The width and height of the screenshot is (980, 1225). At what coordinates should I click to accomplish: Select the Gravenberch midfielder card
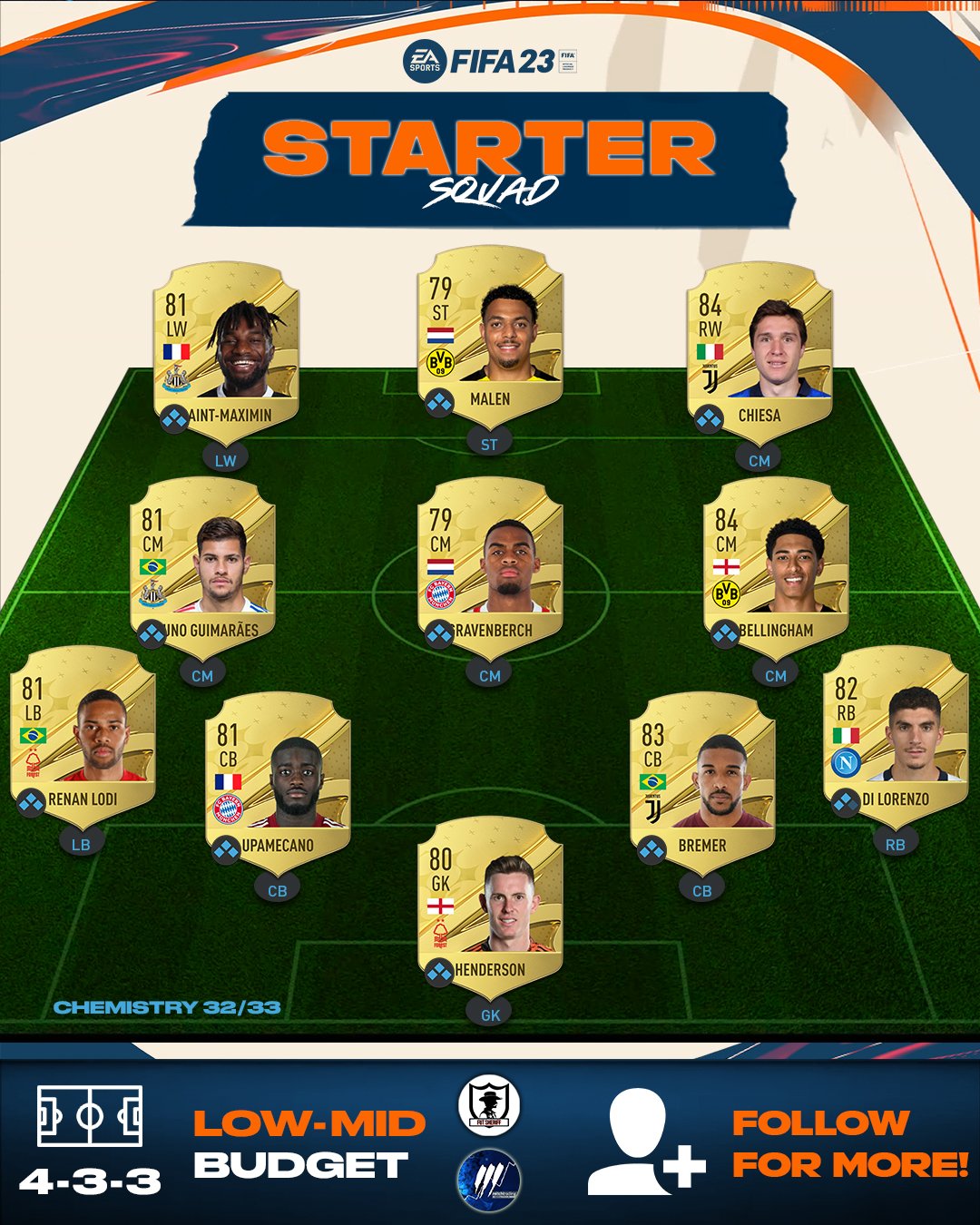[490, 564]
